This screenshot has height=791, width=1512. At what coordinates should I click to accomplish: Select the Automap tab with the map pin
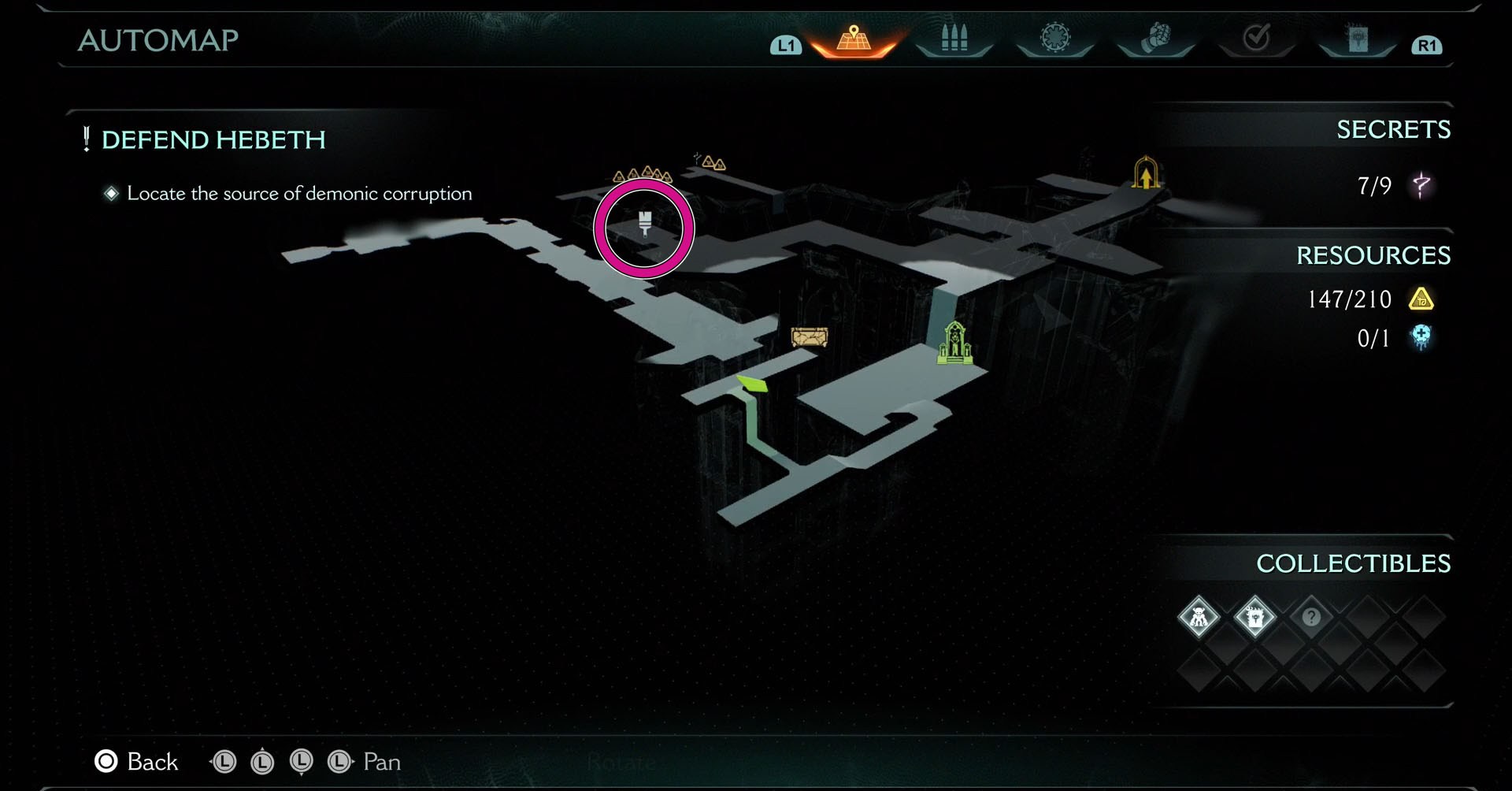854,39
